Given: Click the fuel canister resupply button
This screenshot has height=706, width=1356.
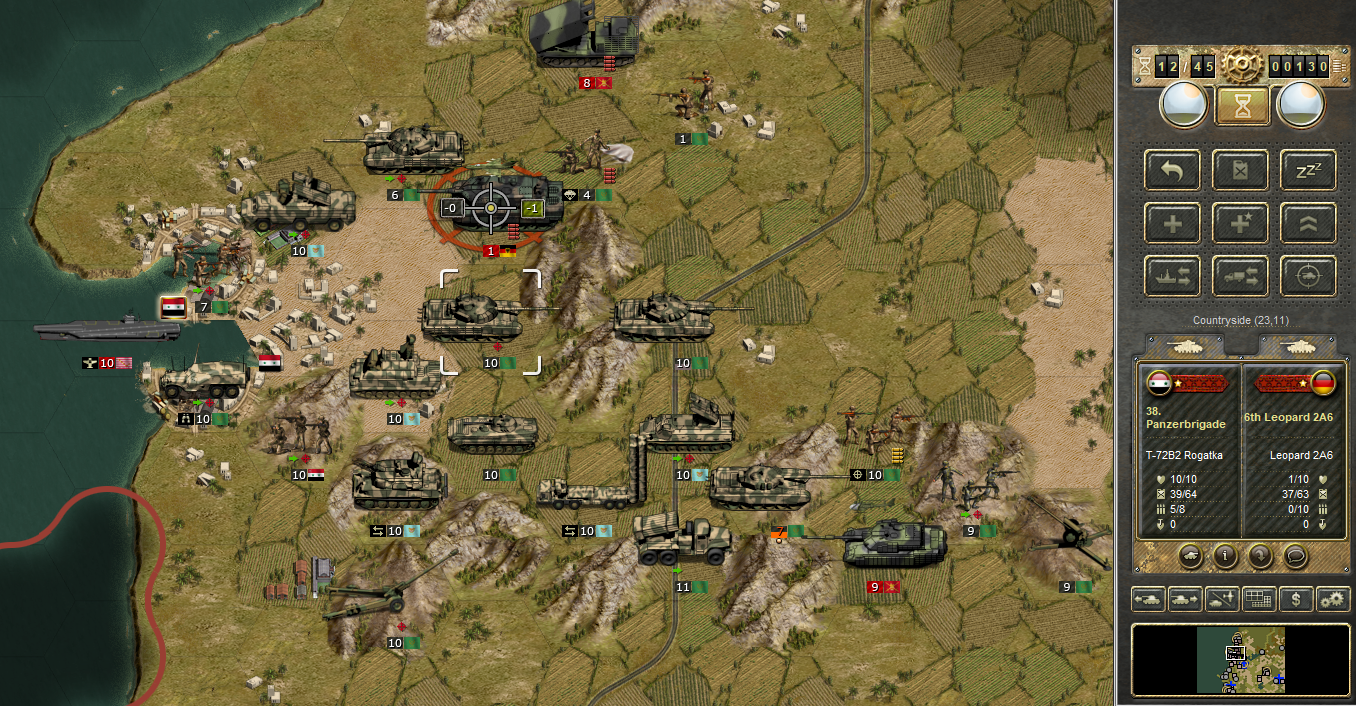Looking at the screenshot, I should [1240, 170].
